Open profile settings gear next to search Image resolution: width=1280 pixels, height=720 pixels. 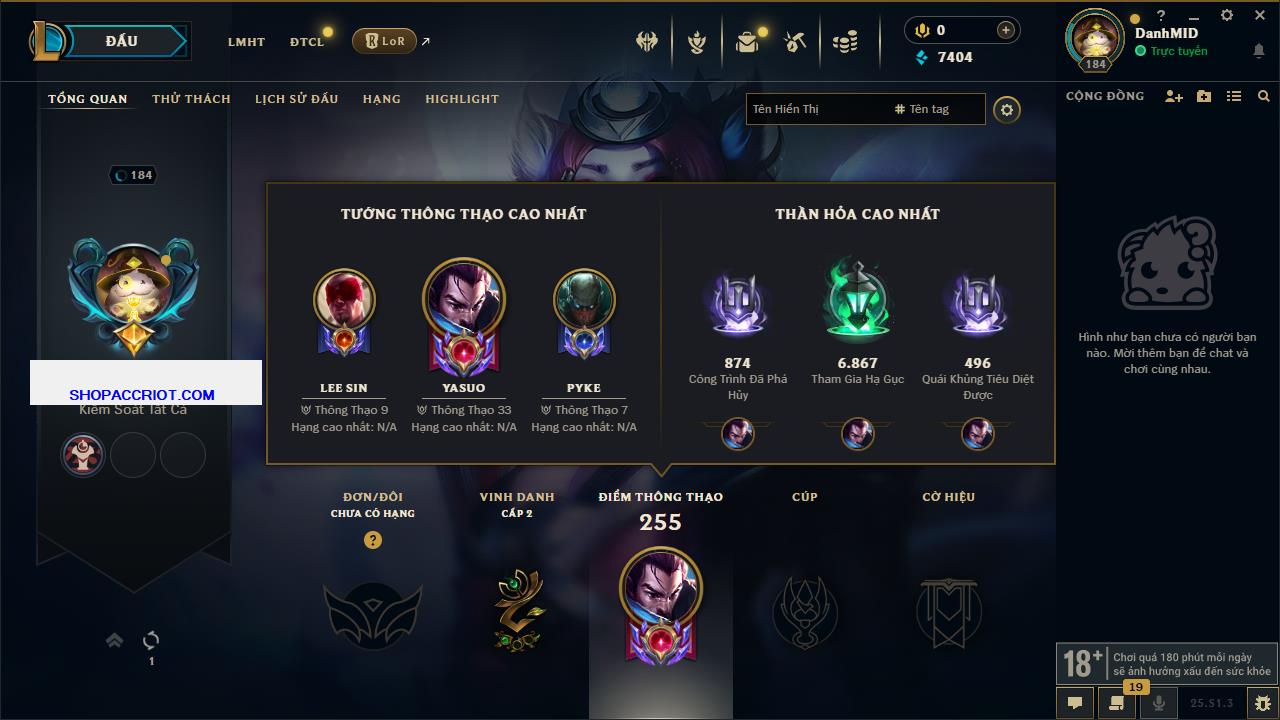click(1007, 109)
